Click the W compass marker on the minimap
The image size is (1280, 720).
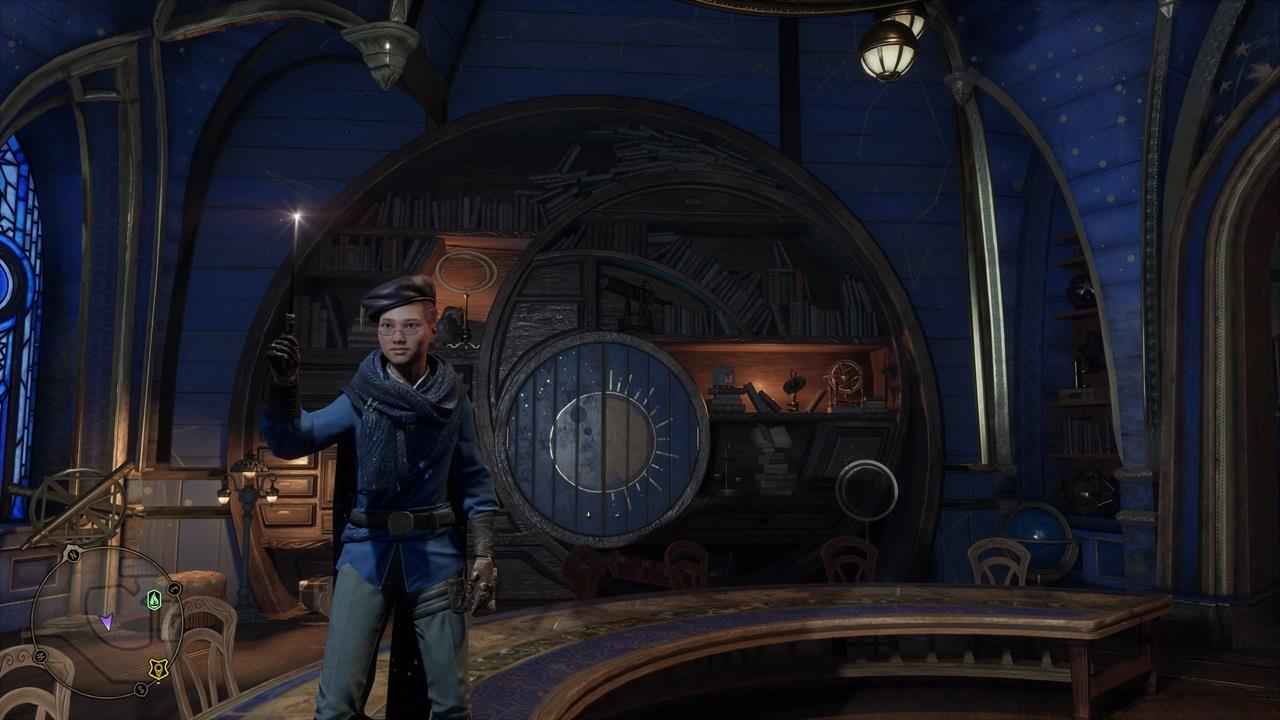41,655
